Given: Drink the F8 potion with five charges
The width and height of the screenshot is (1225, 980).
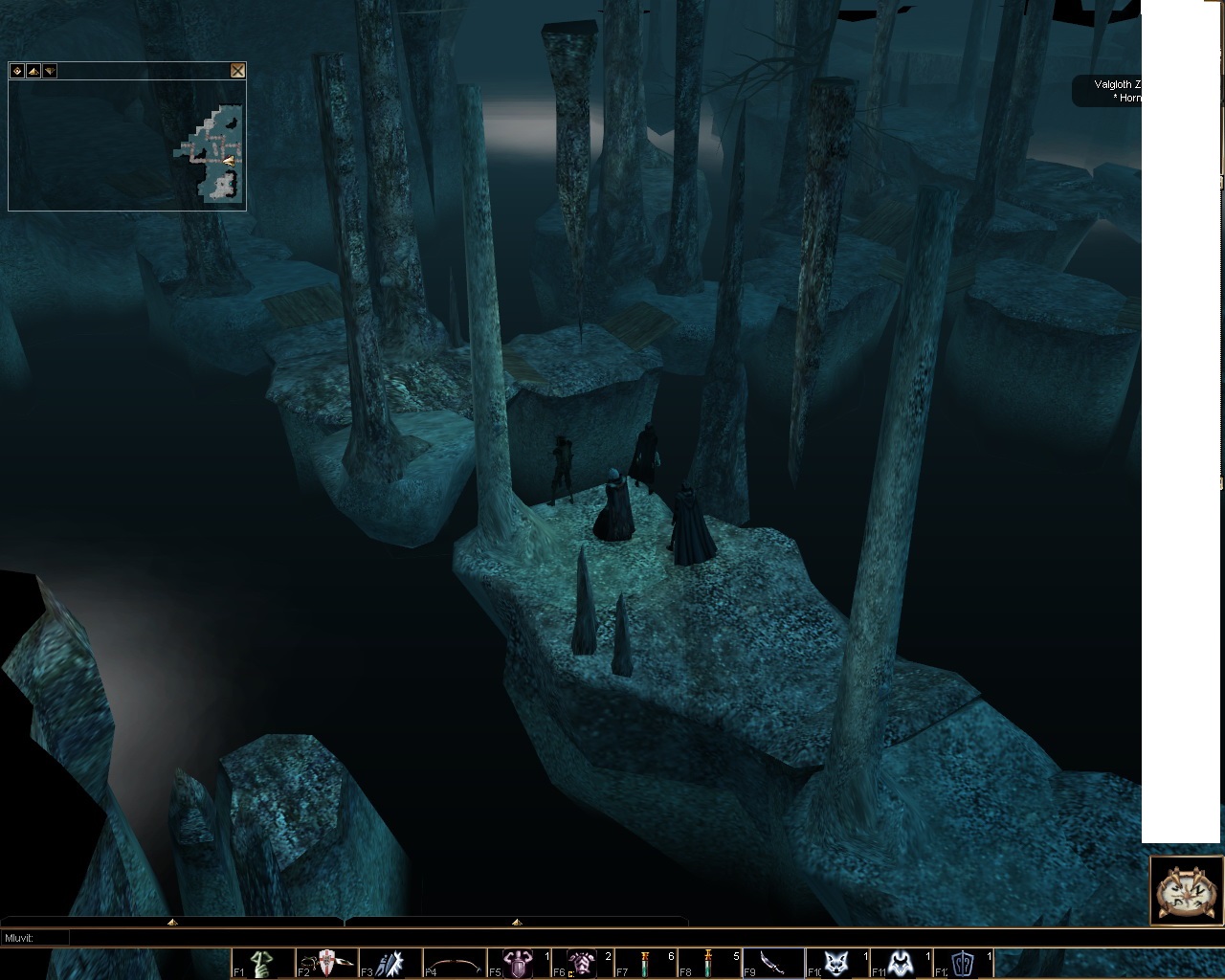Looking at the screenshot, I should (x=710, y=964).
